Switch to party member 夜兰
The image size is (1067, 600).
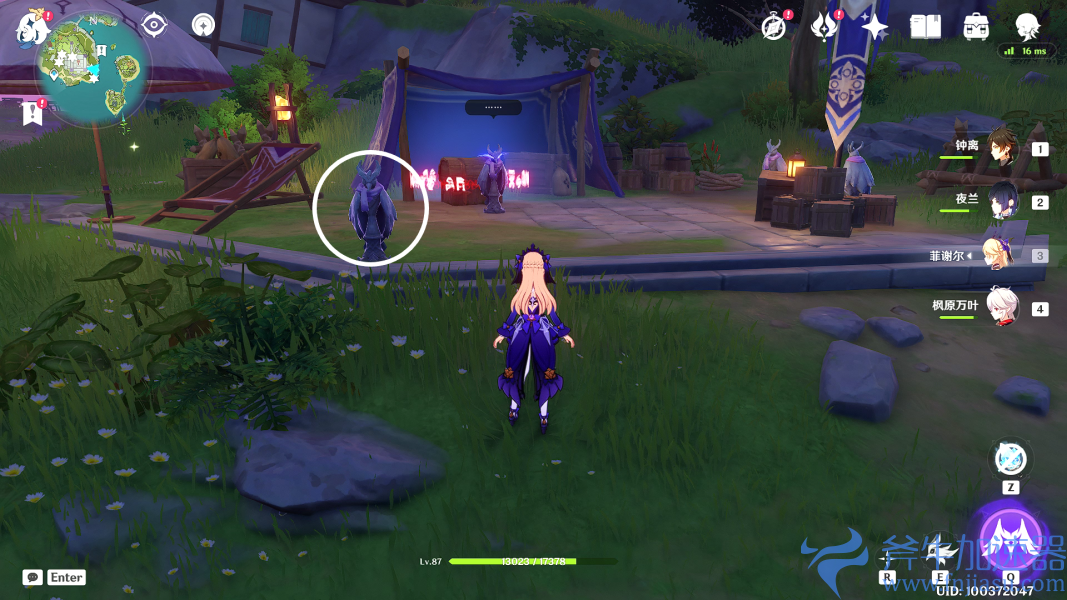(1002, 202)
